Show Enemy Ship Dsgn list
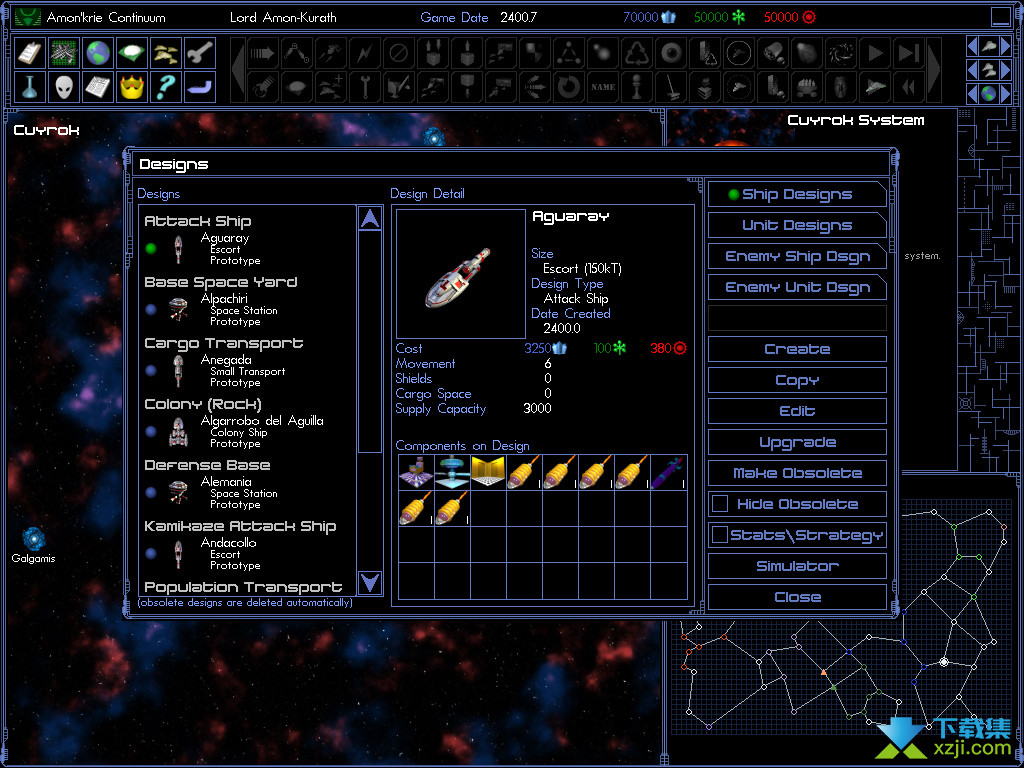Viewport: 1024px width, 768px height. point(797,257)
